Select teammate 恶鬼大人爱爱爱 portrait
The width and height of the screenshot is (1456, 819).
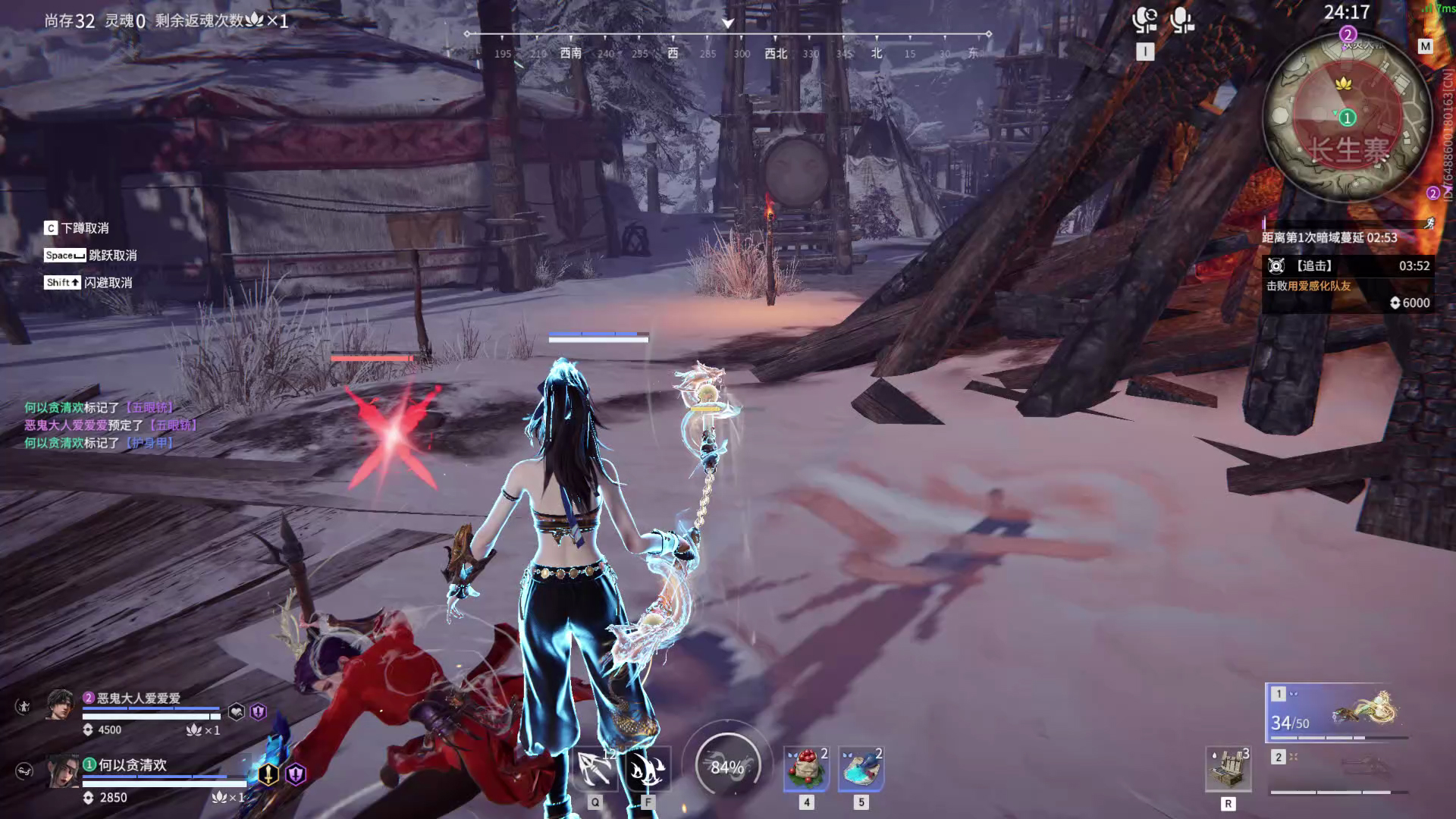61,706
